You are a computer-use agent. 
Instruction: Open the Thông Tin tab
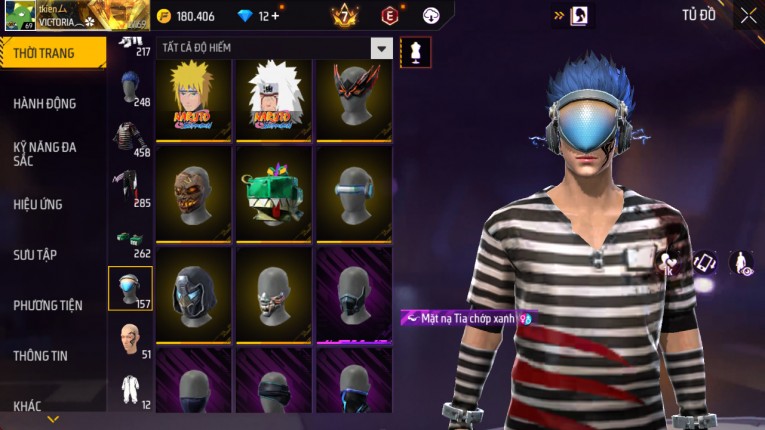click(41, 355)
